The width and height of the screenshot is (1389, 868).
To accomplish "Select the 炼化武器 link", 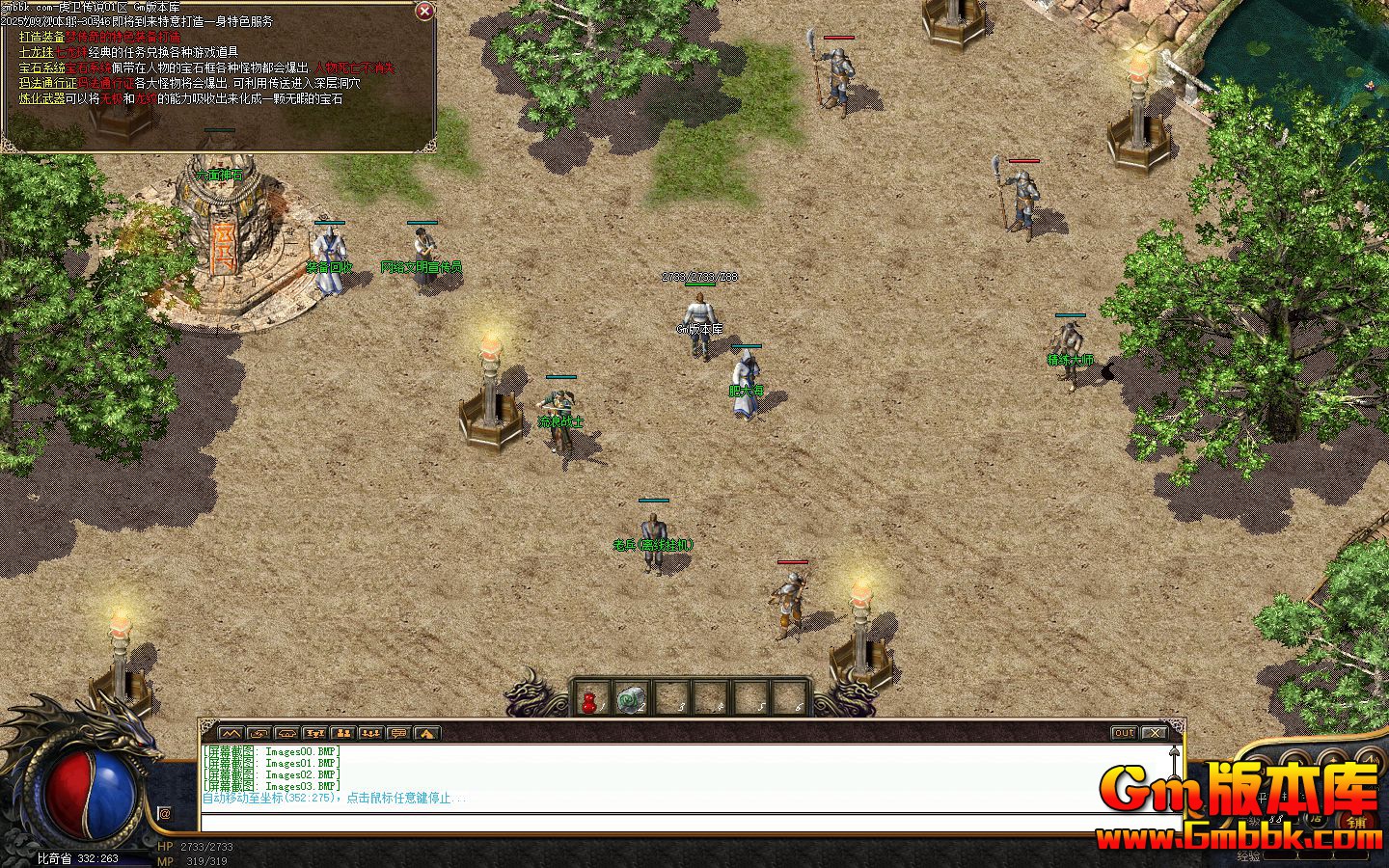I will (41, 98).
